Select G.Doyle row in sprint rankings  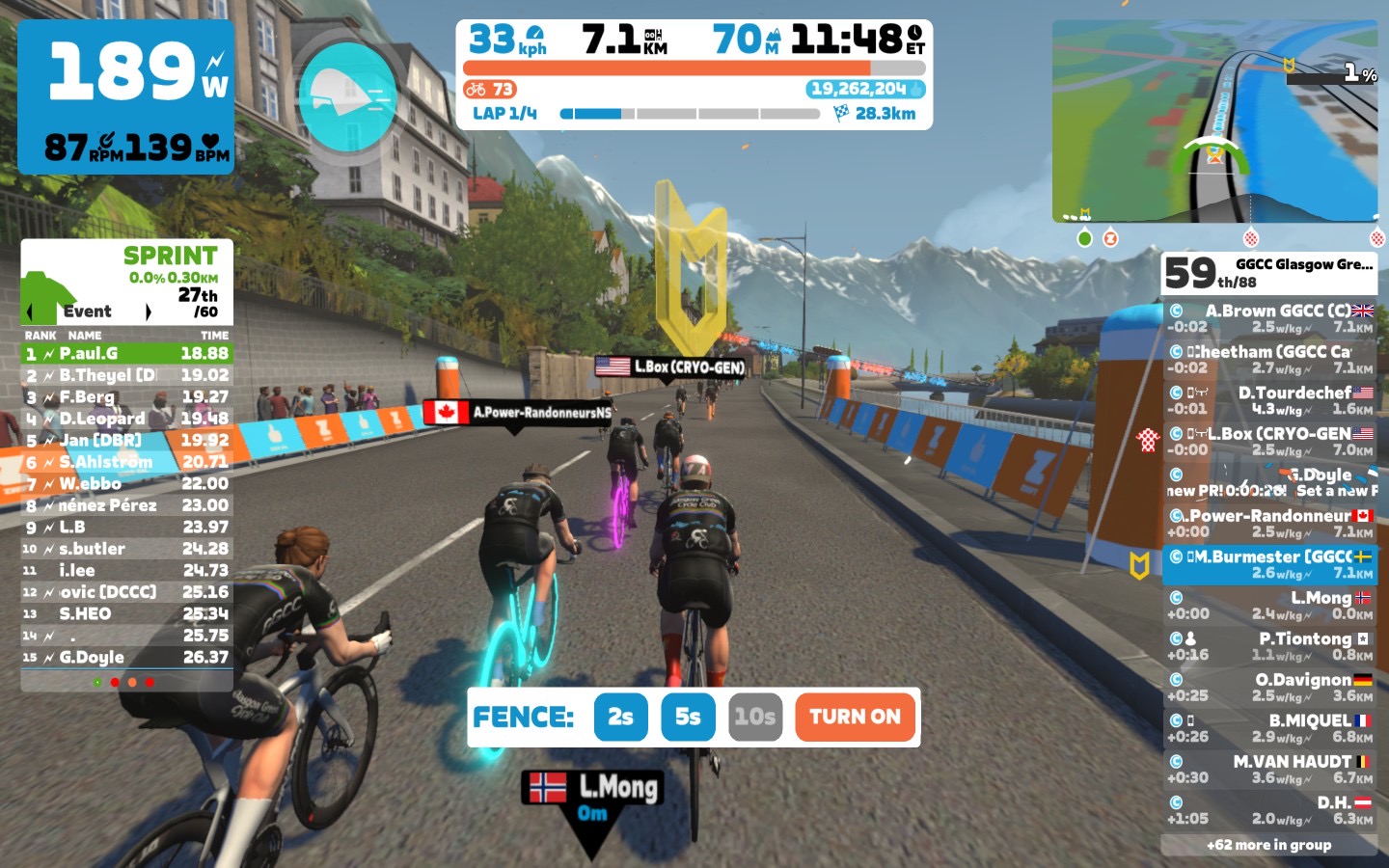point(126,658)
